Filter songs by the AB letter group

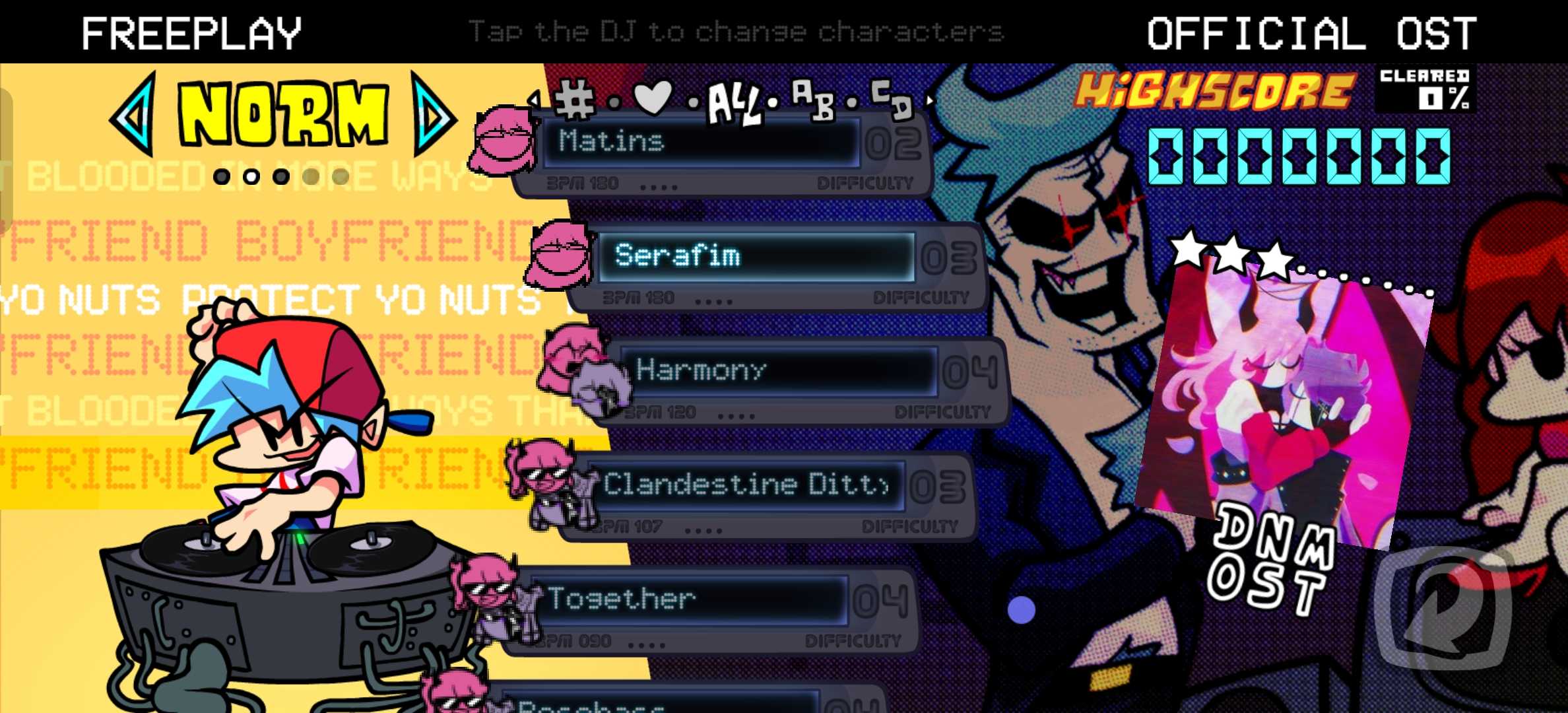click(x=812, y=99)
